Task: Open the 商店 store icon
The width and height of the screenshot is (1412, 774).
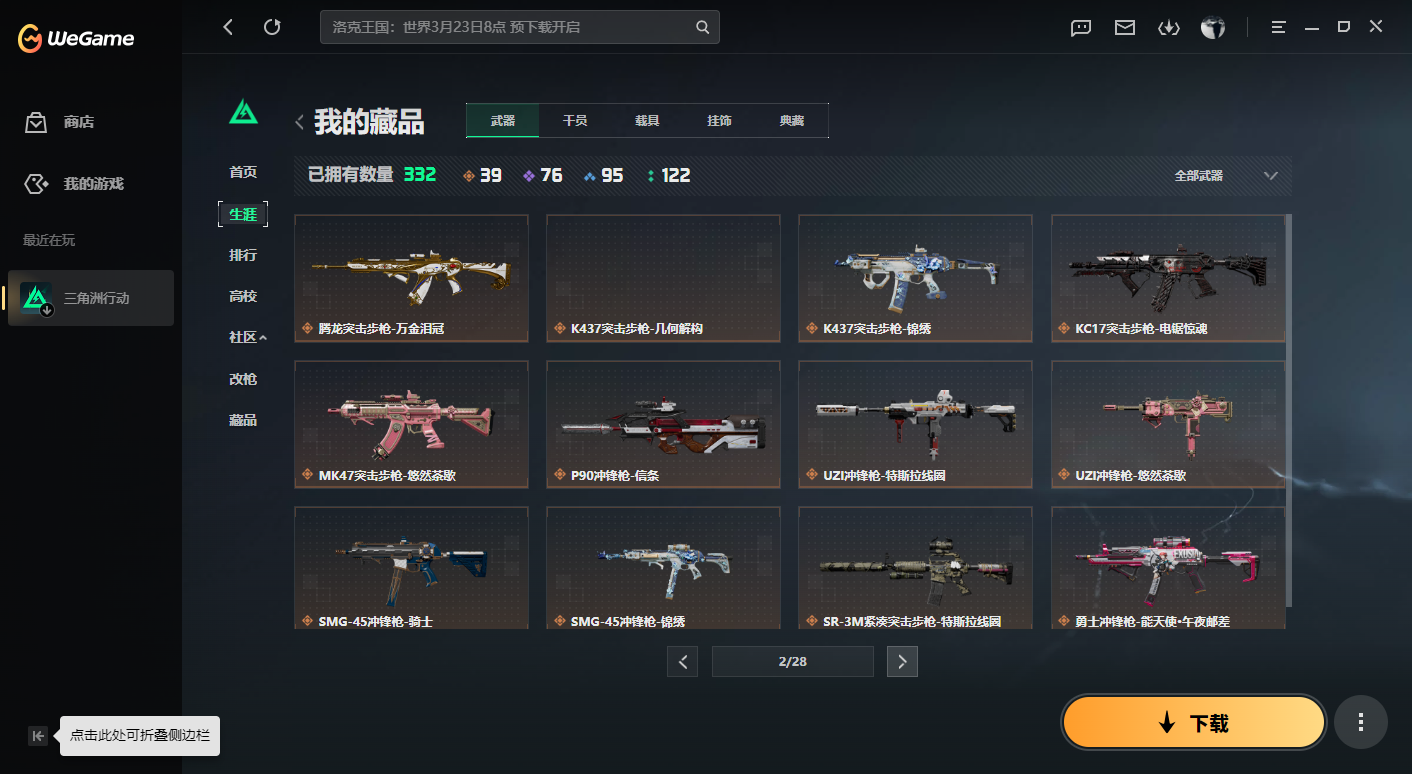Action: coord(35,122)
